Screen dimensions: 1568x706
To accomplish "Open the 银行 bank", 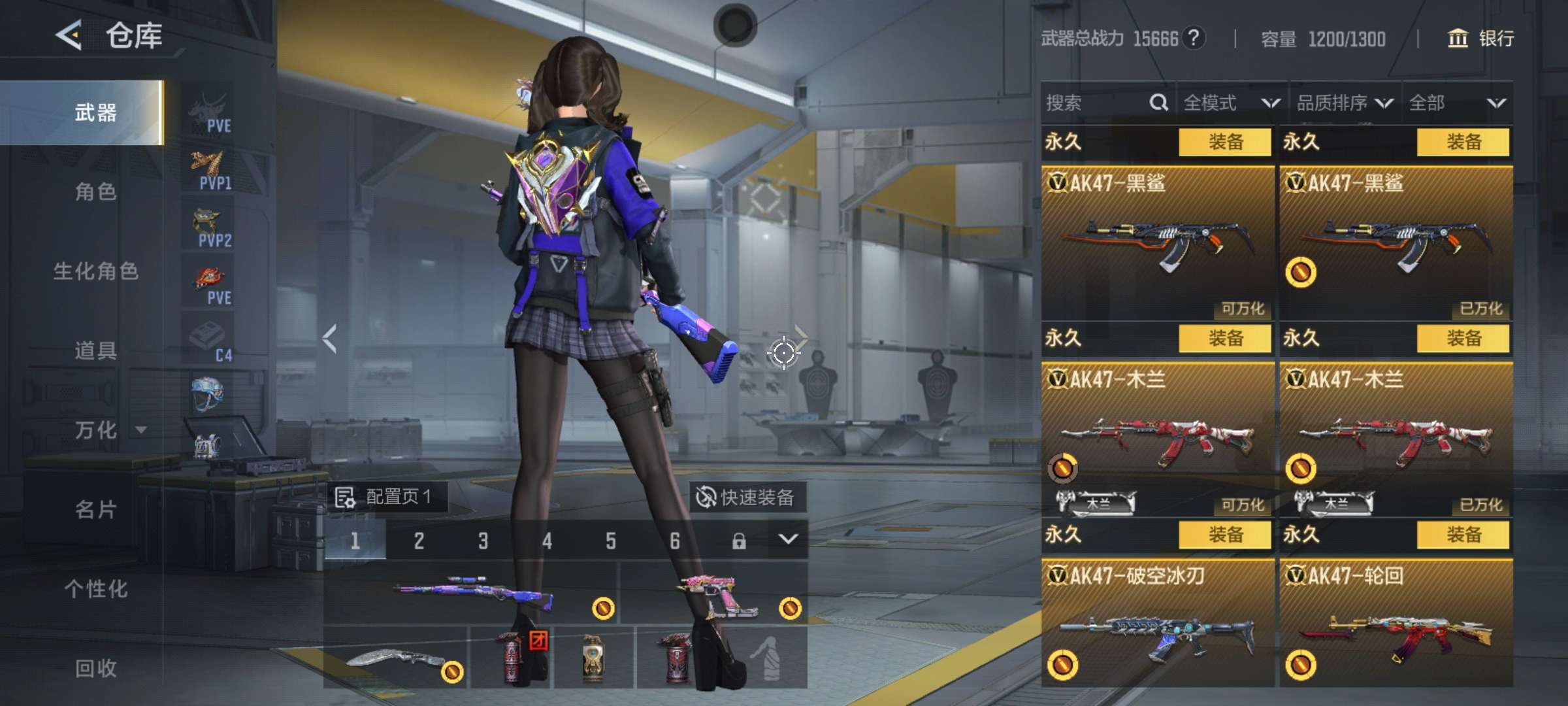I will click(x=1481, y=39).
